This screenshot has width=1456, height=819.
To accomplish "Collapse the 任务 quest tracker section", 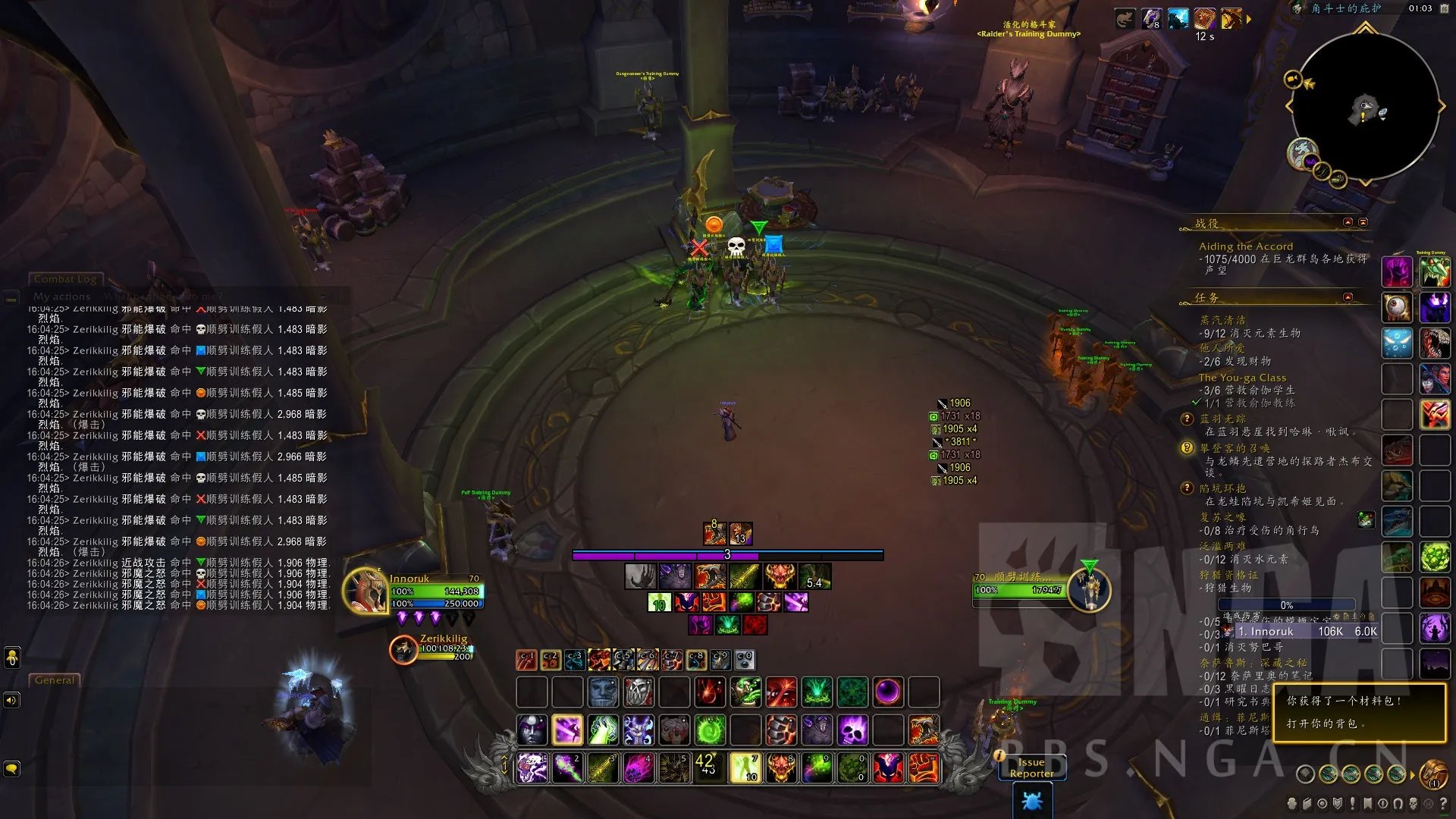I will click(1348, 297).
